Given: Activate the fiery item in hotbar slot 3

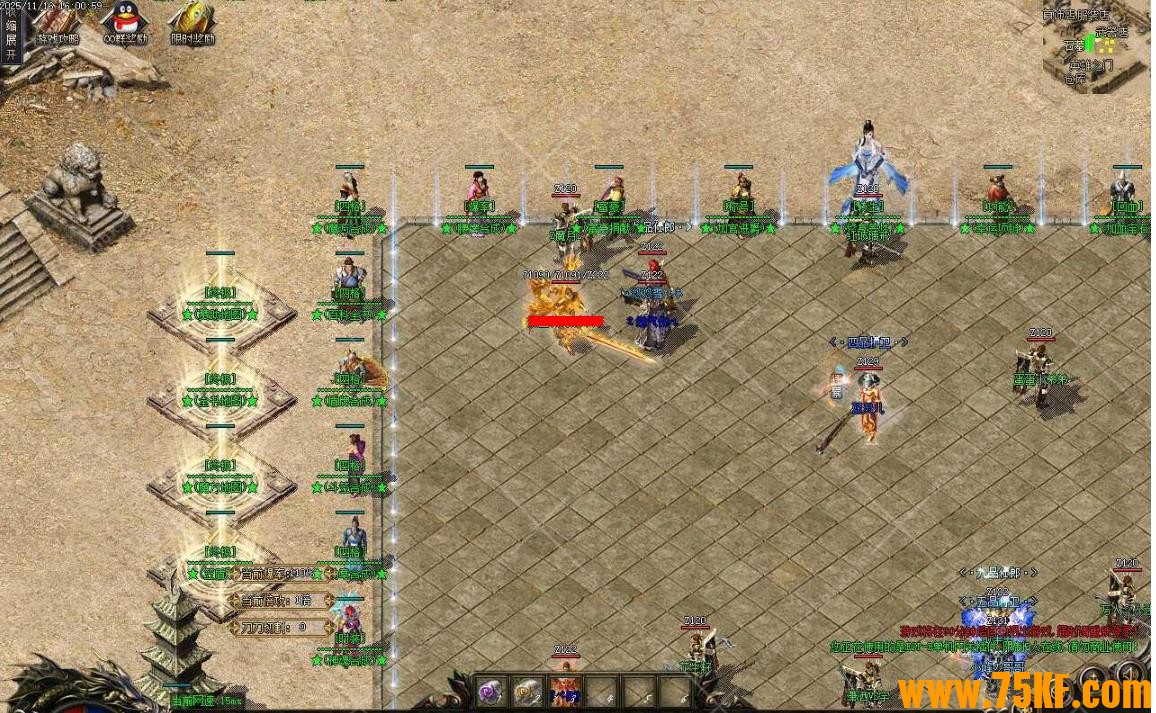Looking at the screenshot, I should click(565, 690).
